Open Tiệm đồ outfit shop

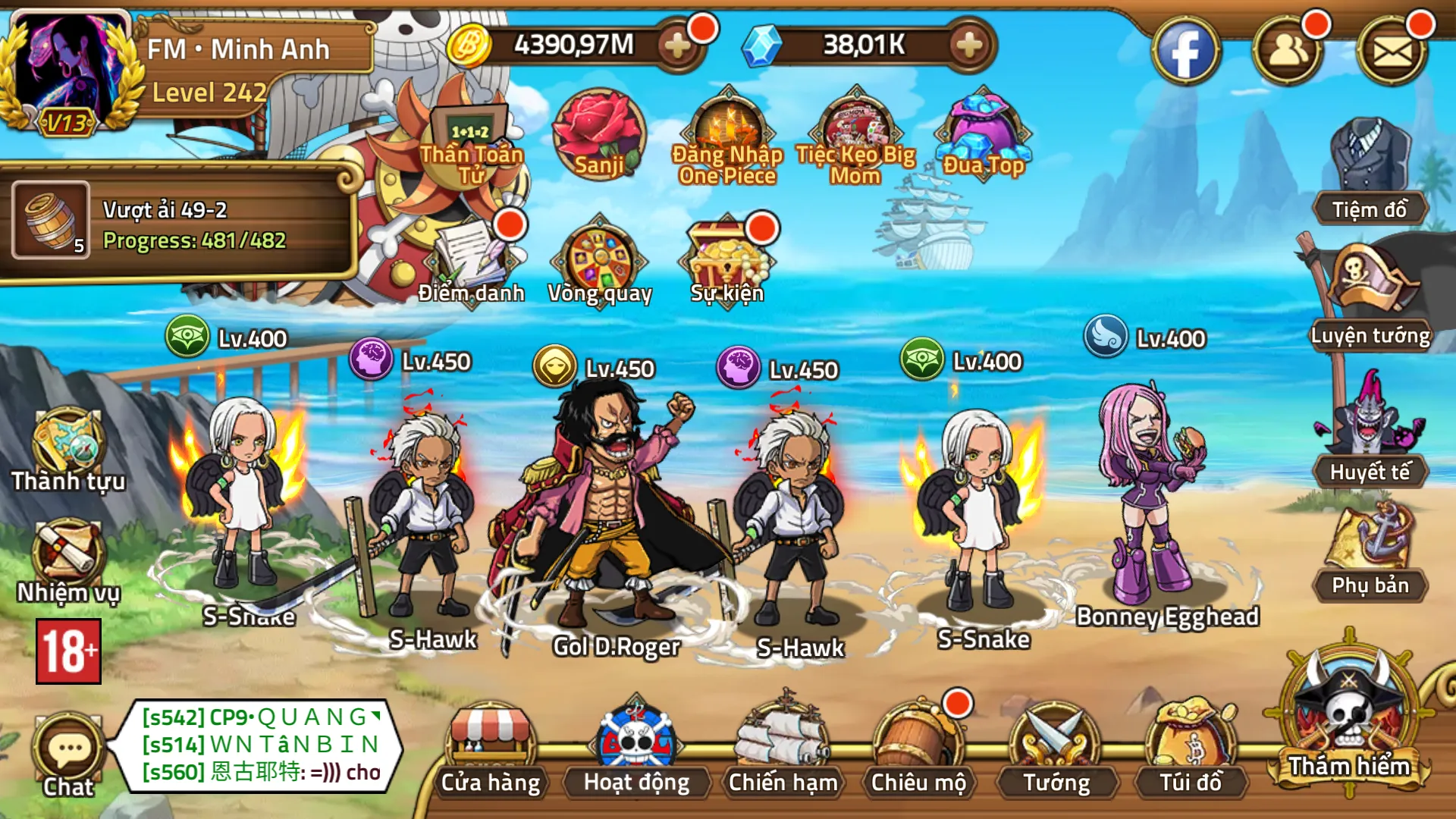(1370, 174)
